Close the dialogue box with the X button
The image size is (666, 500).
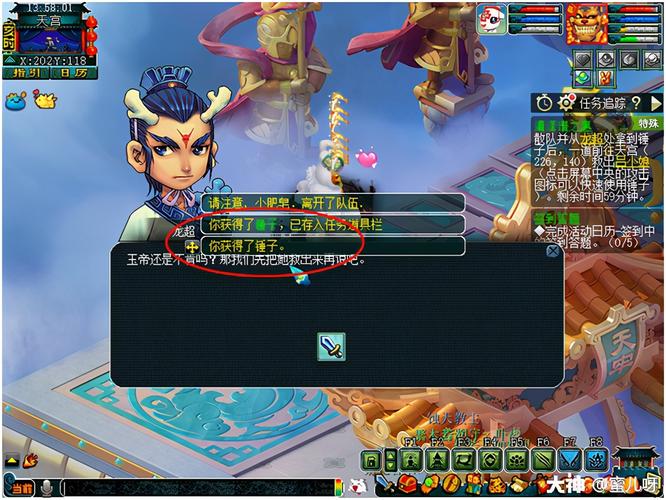coord(552,251)
